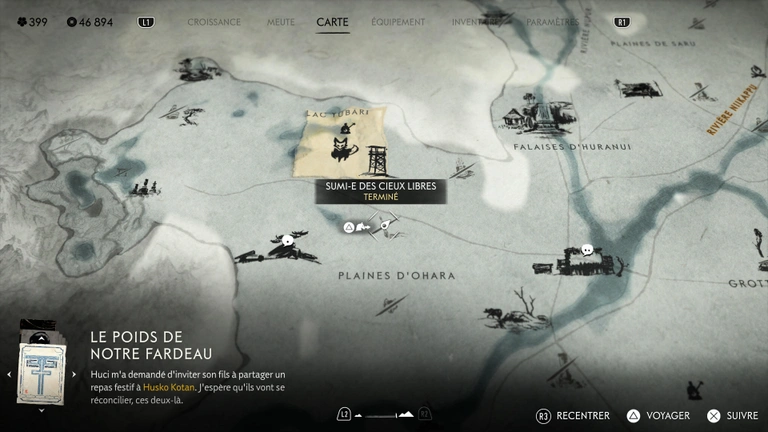Switch to the Croissance tab

pyautogui.click(x=214, y=22)
